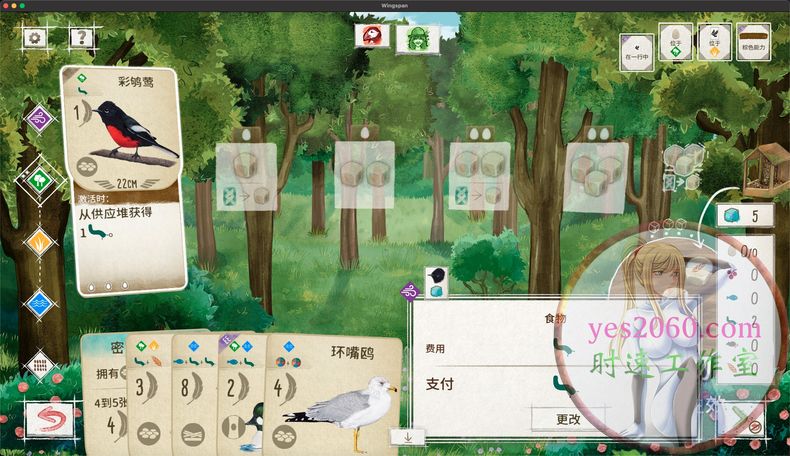This screenshot has height=456, width=790.
Task: Open the gear settings menu
Action: 36,38
